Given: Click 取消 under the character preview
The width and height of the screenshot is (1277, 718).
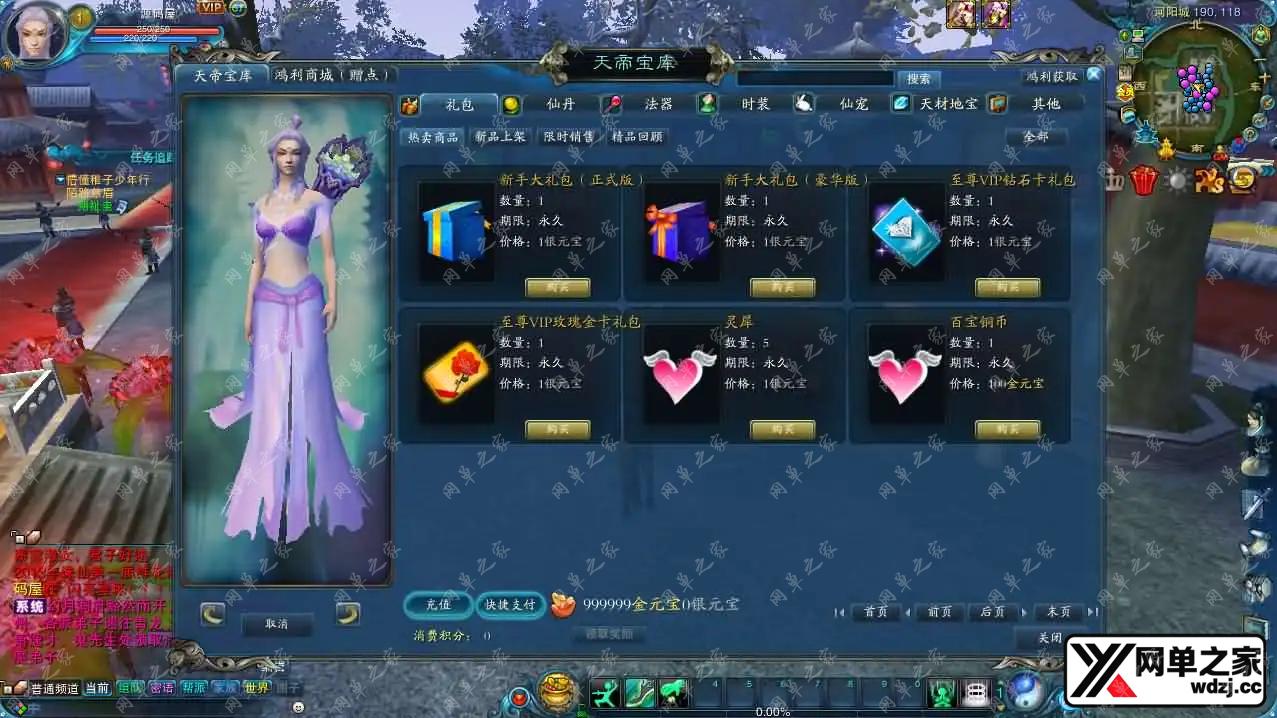Looking at the screenshot, I should point(277,624).
